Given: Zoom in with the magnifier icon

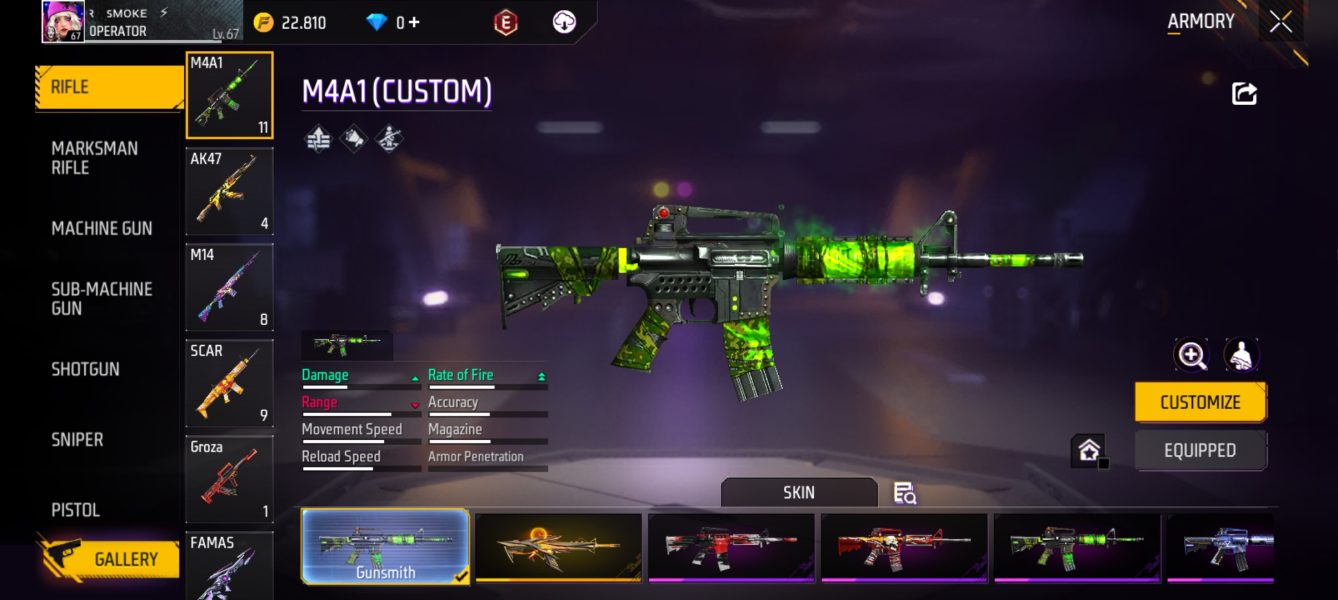Looking at the screenshot, I should click(1191, 354).
